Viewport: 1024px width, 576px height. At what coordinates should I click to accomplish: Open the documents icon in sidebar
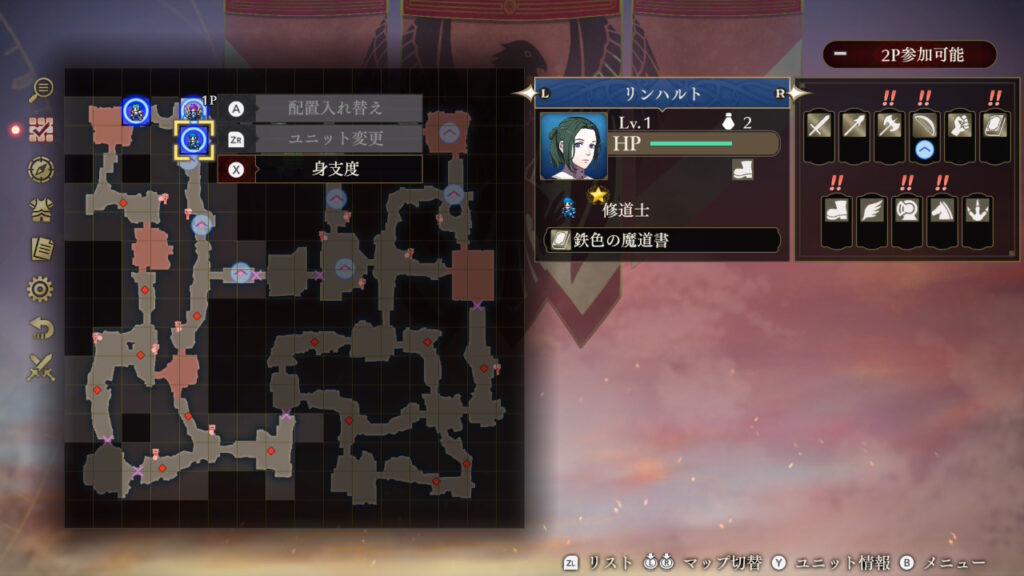point(41,249)
